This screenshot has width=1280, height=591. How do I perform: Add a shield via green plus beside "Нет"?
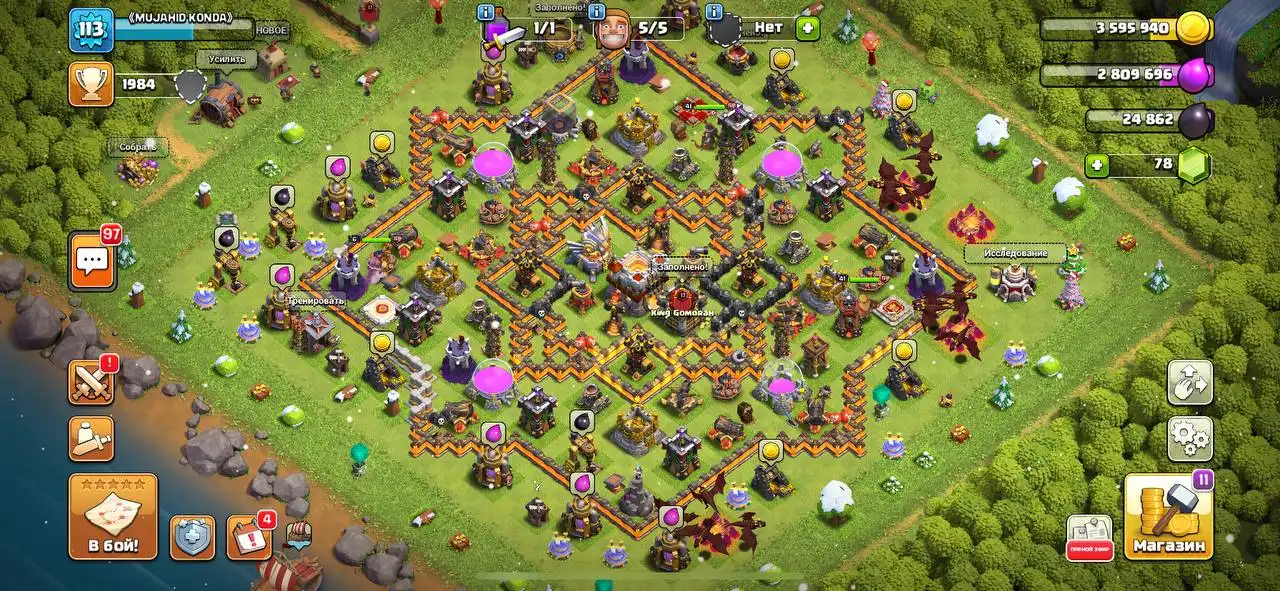tap(807, 28)
